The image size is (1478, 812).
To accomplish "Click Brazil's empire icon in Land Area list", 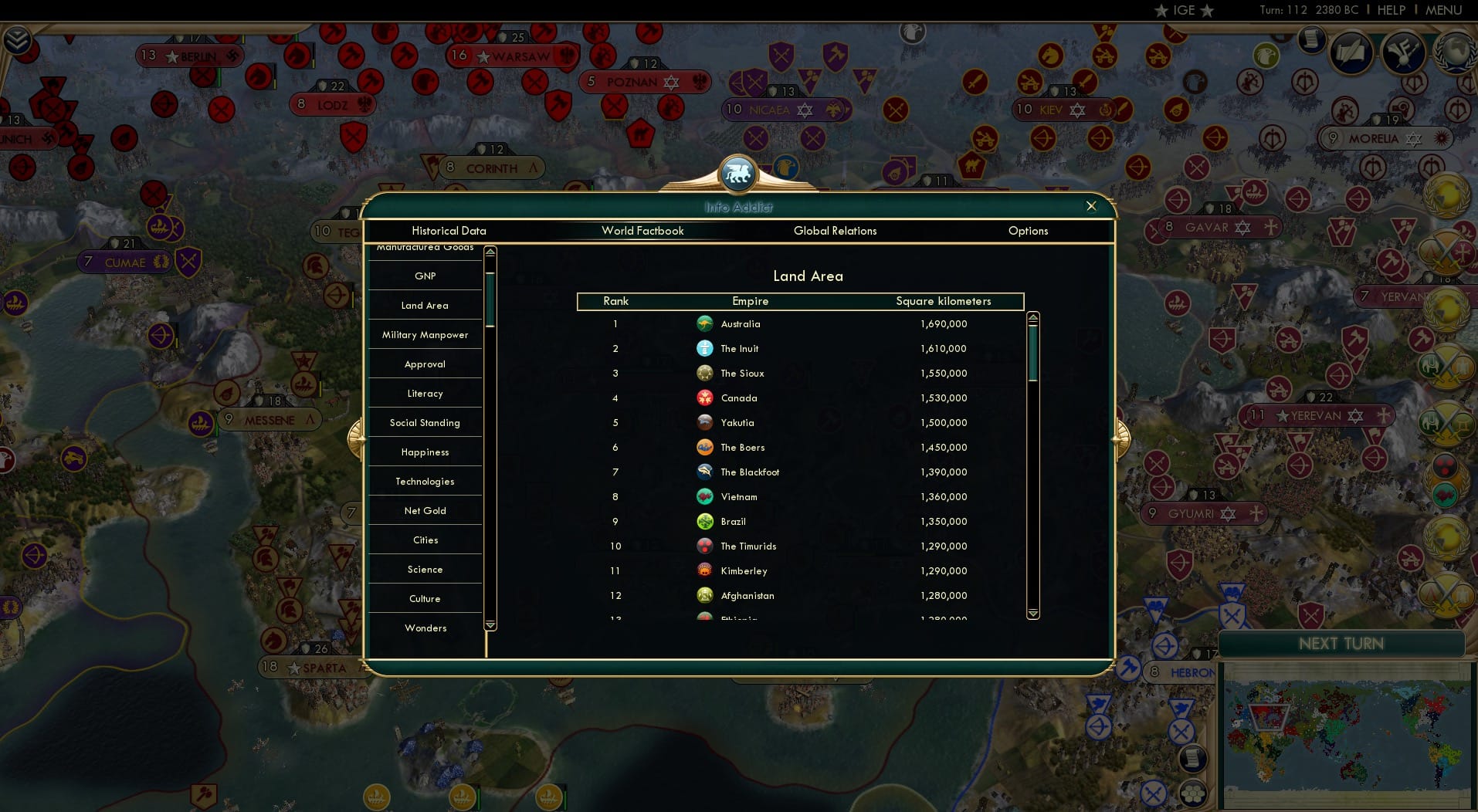I will (x=704, y=521).
